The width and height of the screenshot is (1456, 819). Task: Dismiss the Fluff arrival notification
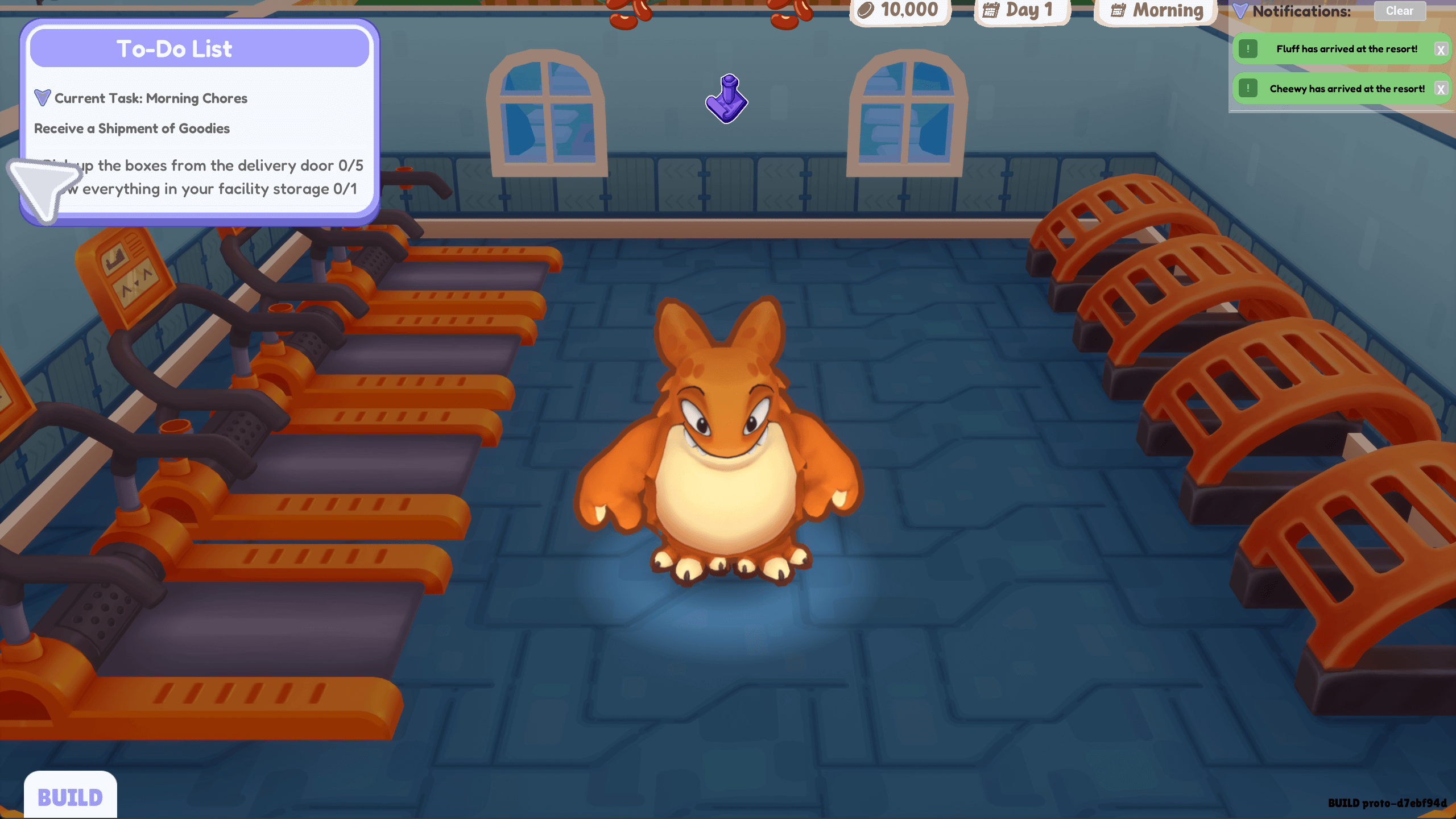point(1441,49)
